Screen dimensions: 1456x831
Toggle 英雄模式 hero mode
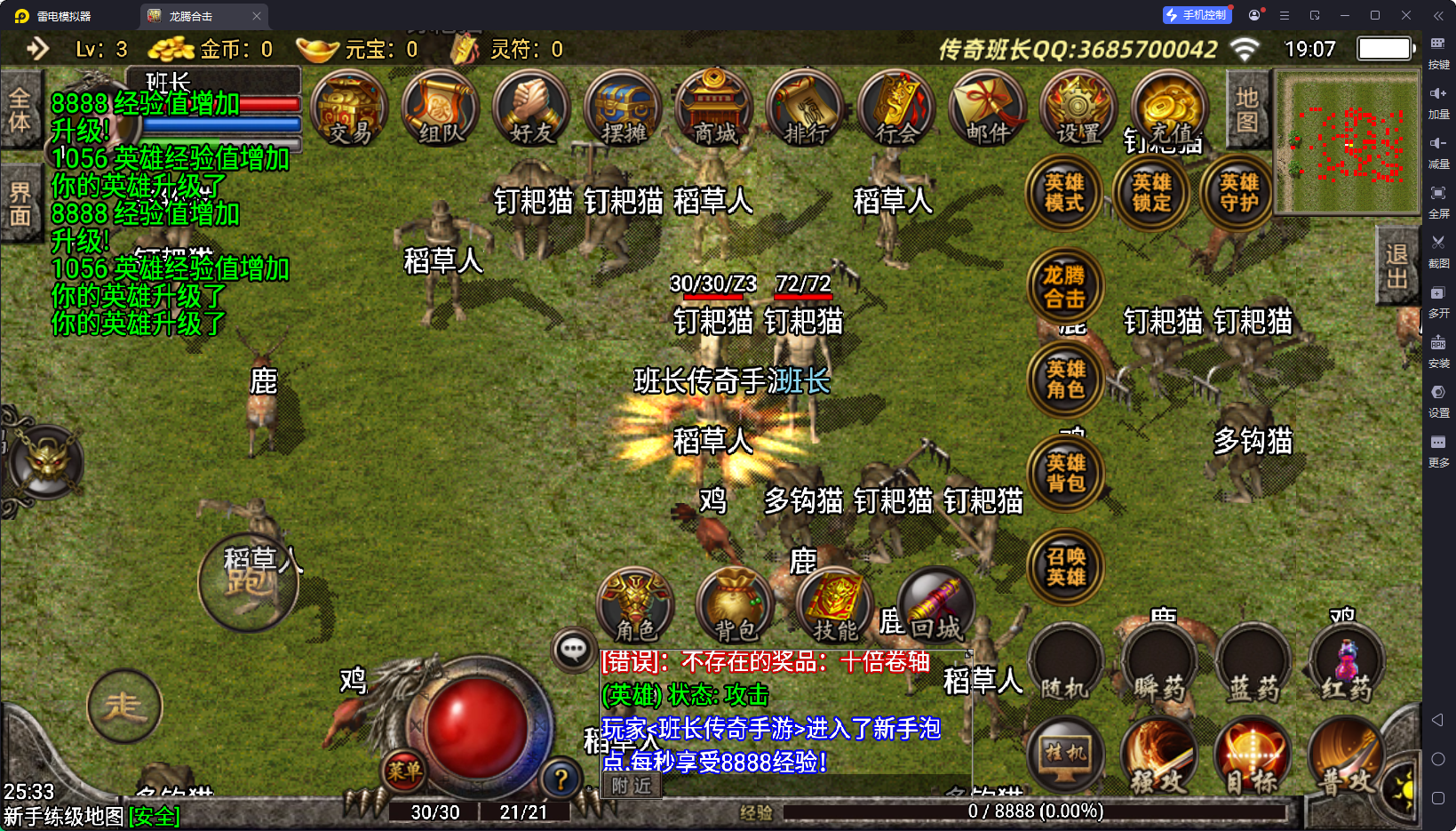[x=1064, y=193]
